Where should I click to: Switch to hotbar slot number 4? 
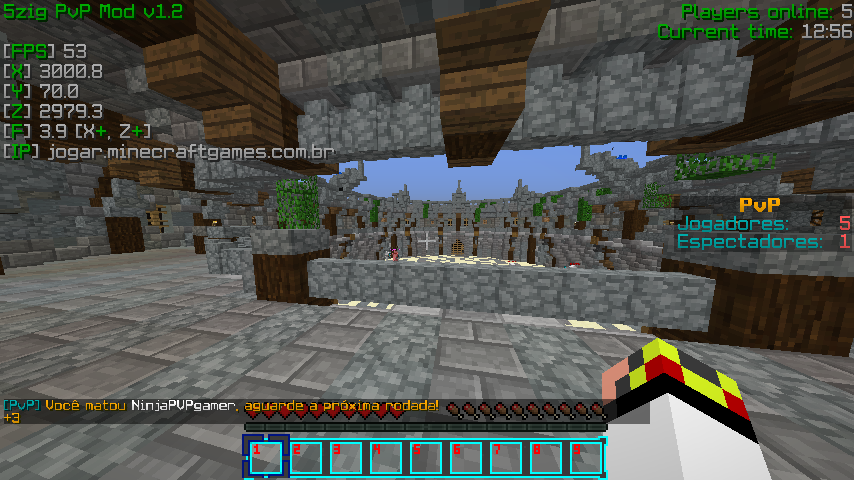[386, 458]
